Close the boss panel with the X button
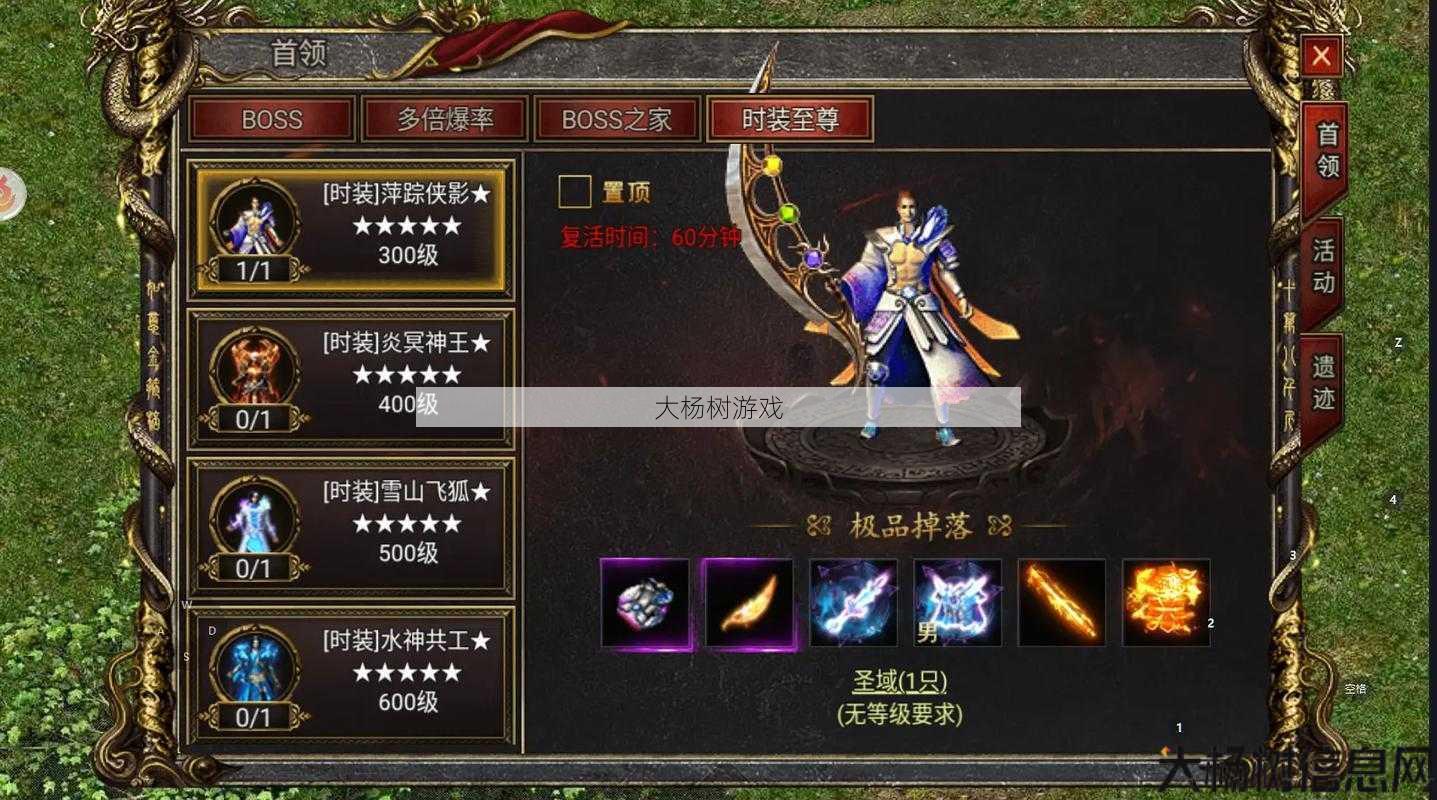Viewport: 1437px width, 800px height. click(1319, 54)
